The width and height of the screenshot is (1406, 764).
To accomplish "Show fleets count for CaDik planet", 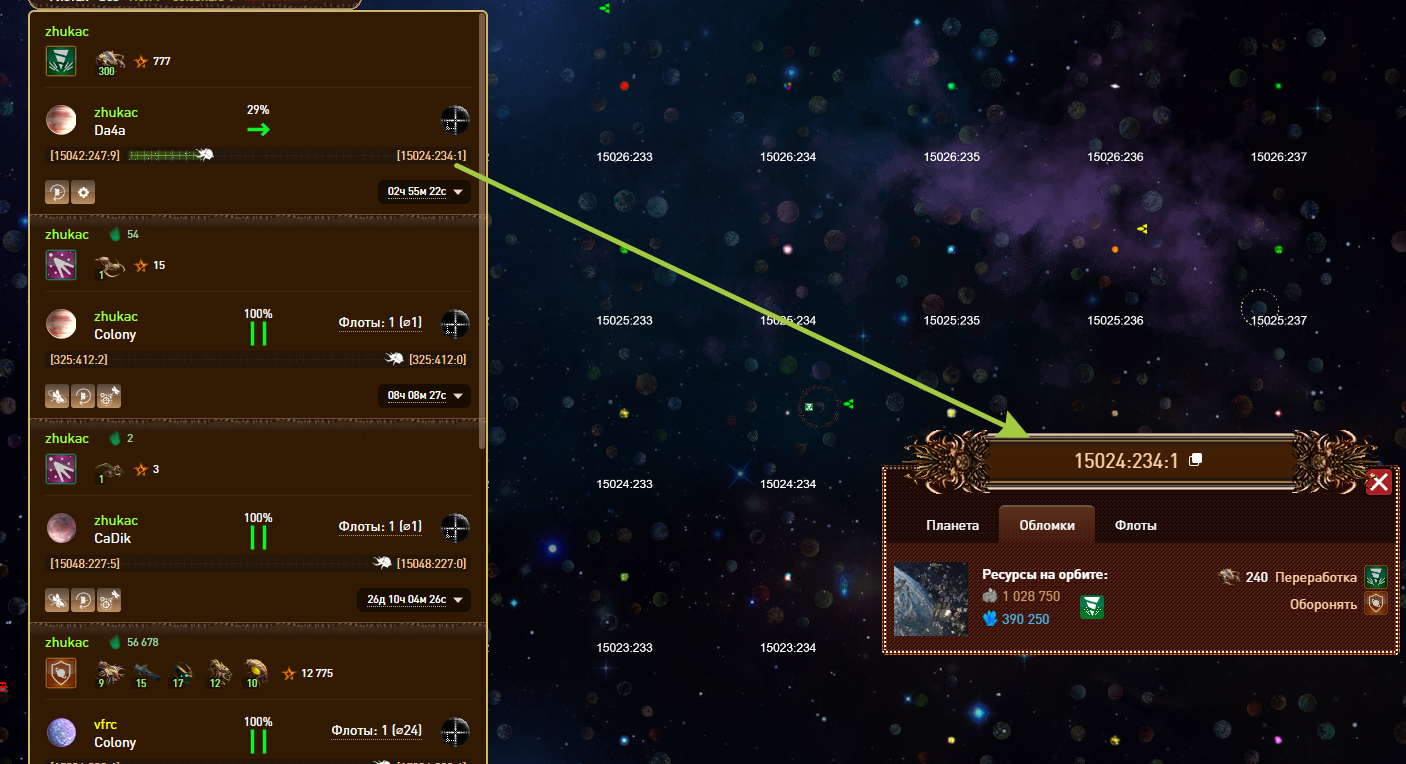I will click(x=380, y=526).
